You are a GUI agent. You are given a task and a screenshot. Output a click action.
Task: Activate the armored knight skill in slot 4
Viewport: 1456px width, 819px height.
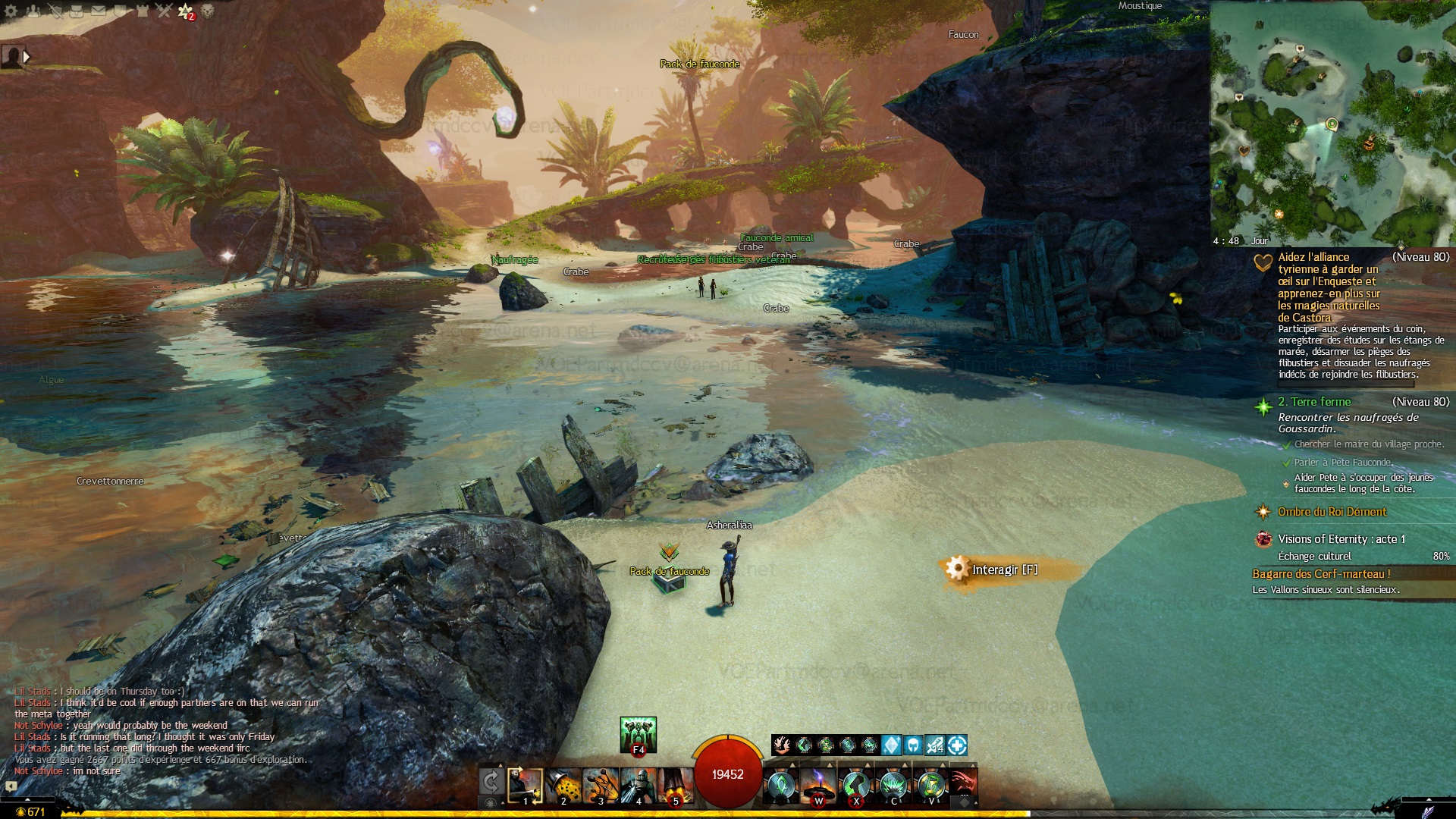point(639,785)
